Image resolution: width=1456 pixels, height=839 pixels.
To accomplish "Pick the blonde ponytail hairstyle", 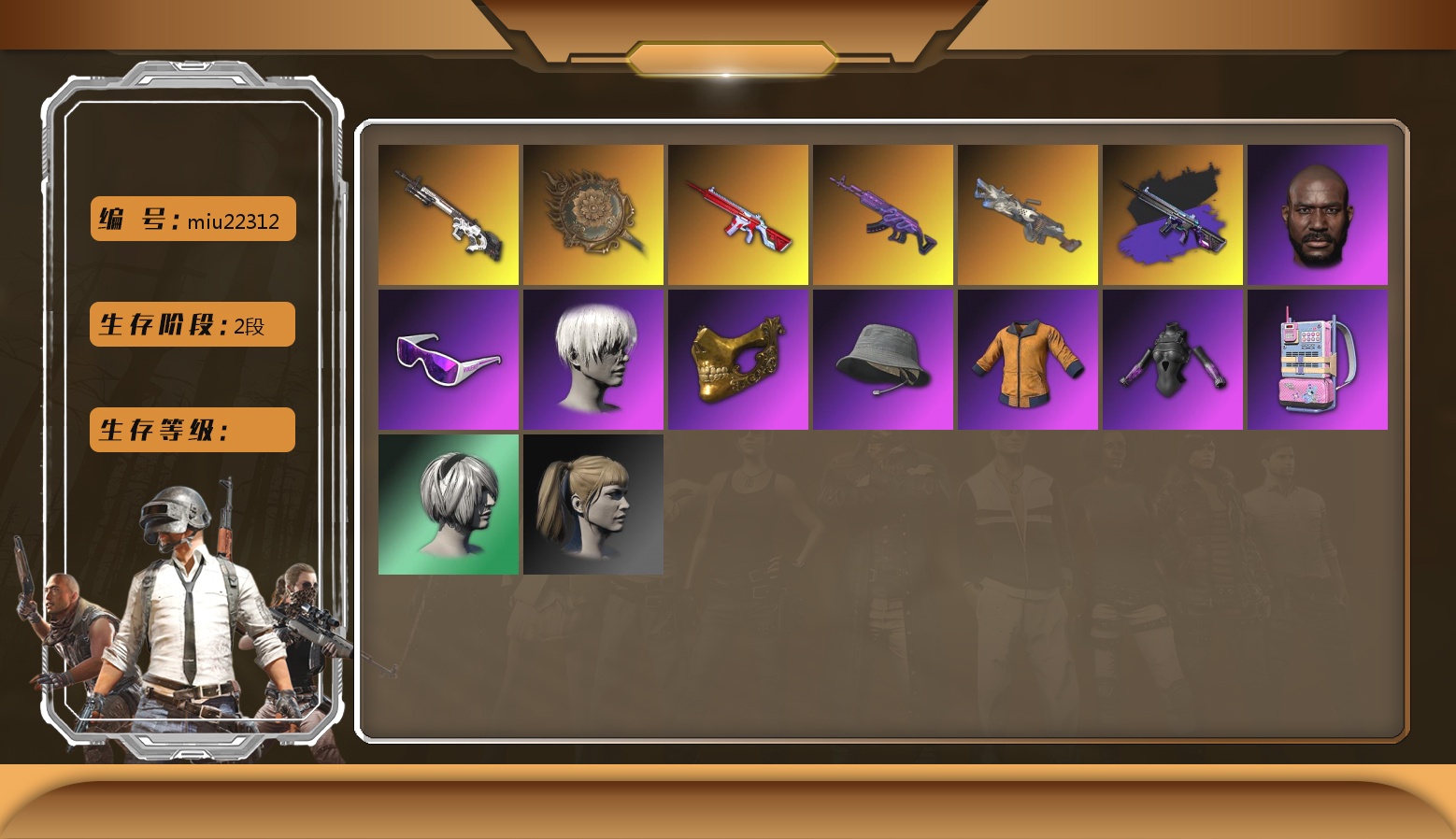I will (593, 505).
